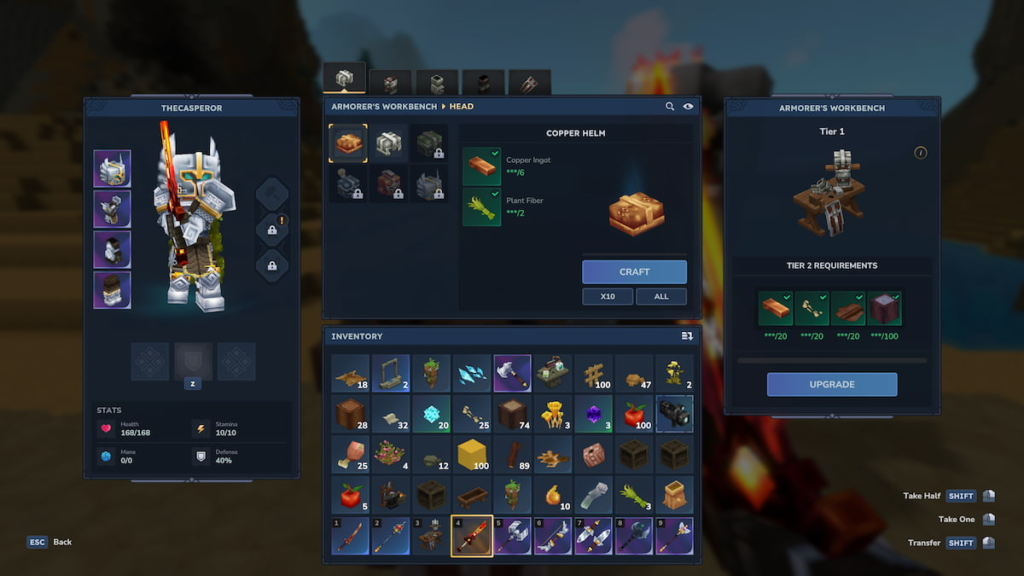This screenshot has height=576, width=1024.
Task: Click the workbench info icon
Action: pos(921,153)
